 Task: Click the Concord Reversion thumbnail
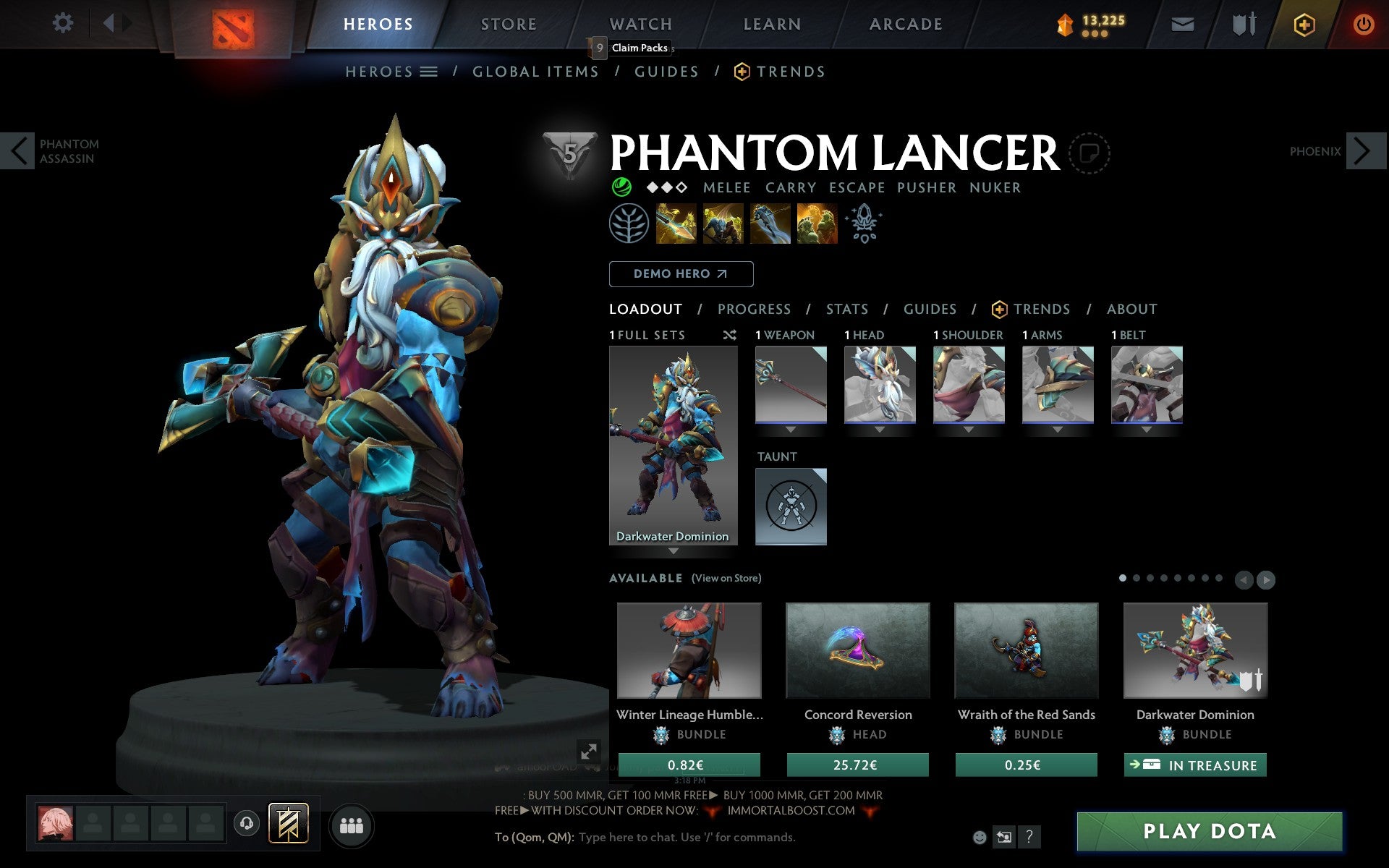click(858, 650)
